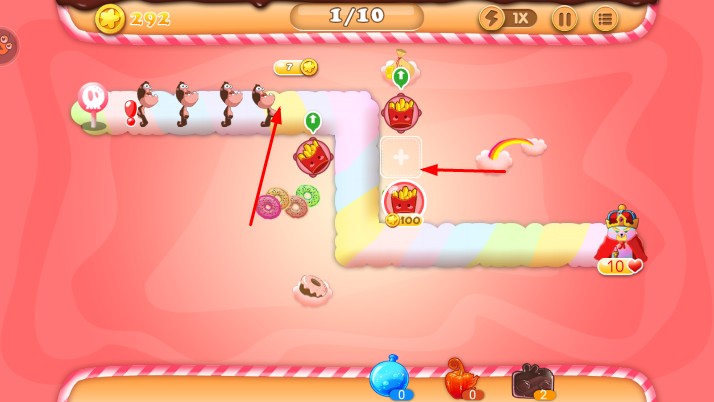Select the empty plus tower slot

pyautogui.click(x=401, y=157)
